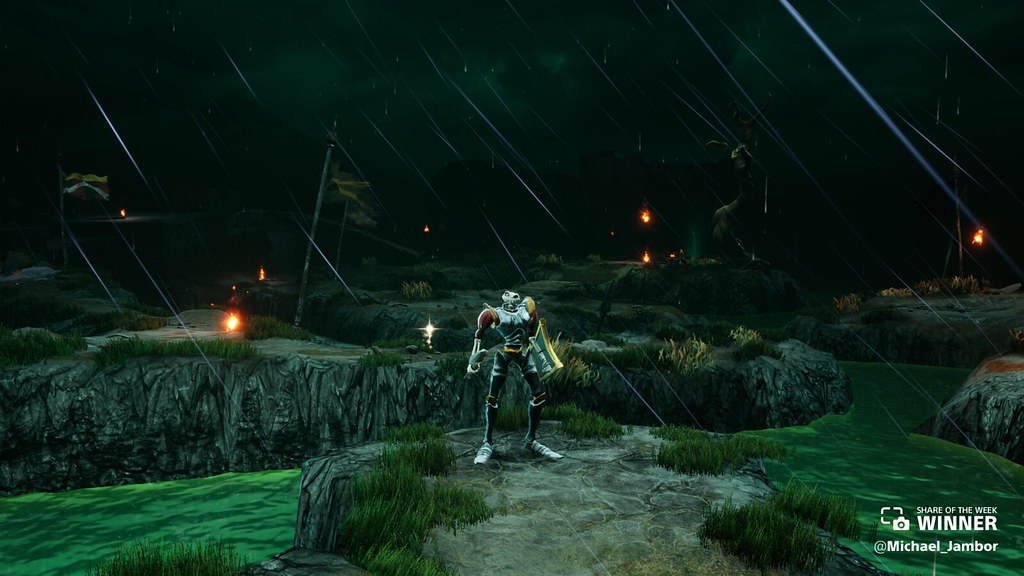1024x576 pixels.
Task: Open the @Michael_Jambor credit handle
Action: click(936, 547)
